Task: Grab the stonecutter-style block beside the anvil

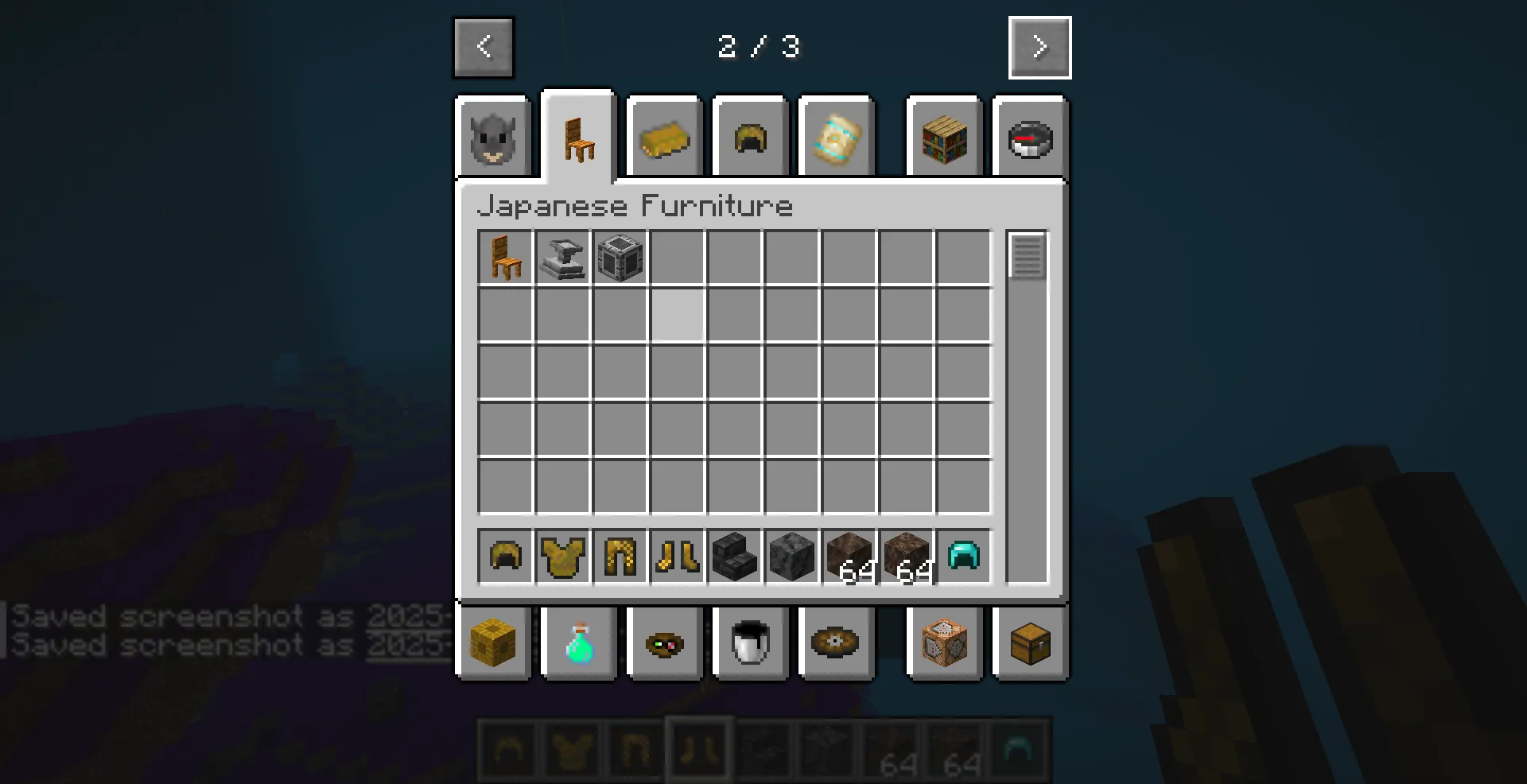Action: [x=620, y=258]
